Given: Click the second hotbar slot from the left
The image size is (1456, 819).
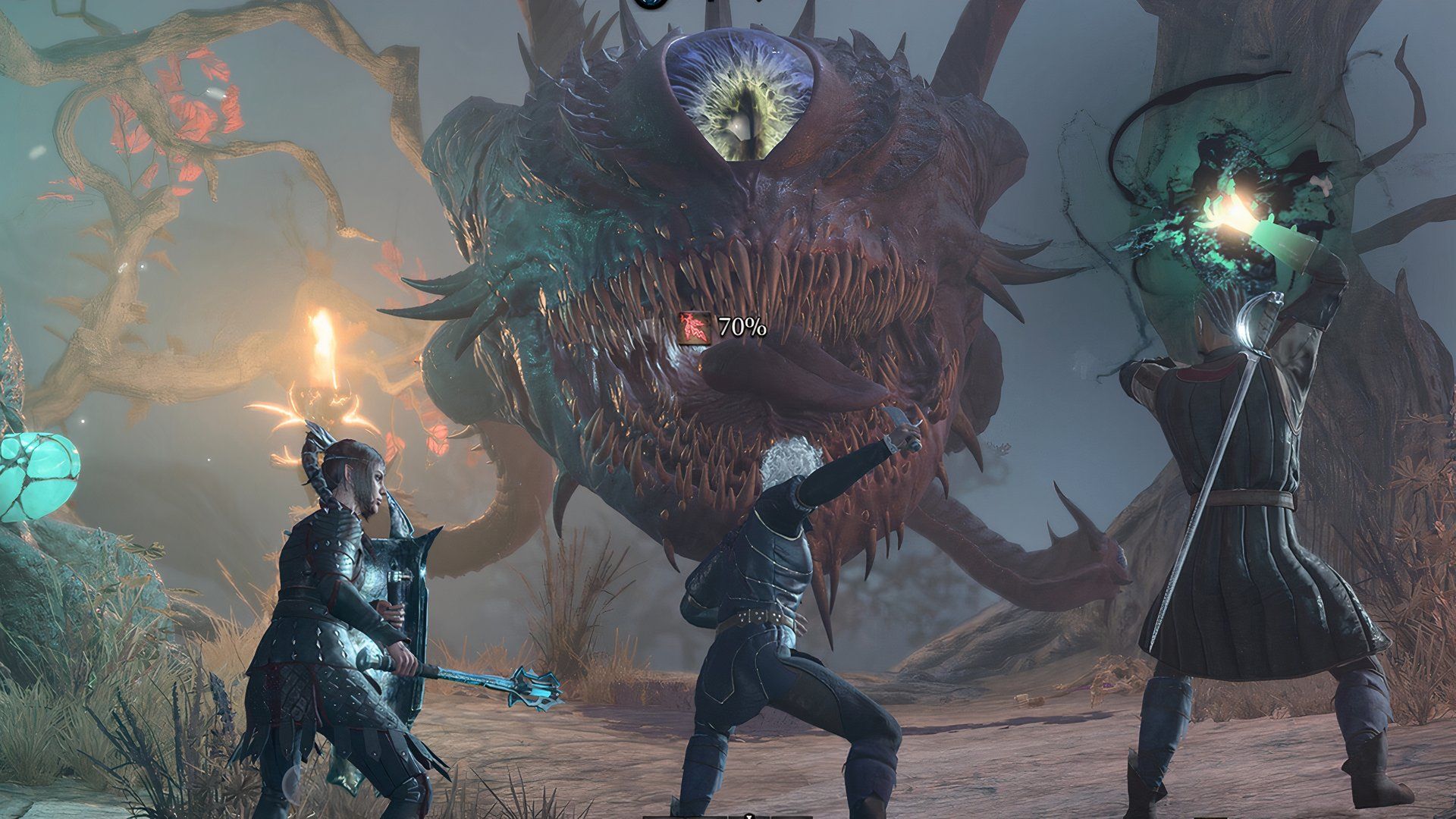Looking at the screenshot, I should [705, 817].
